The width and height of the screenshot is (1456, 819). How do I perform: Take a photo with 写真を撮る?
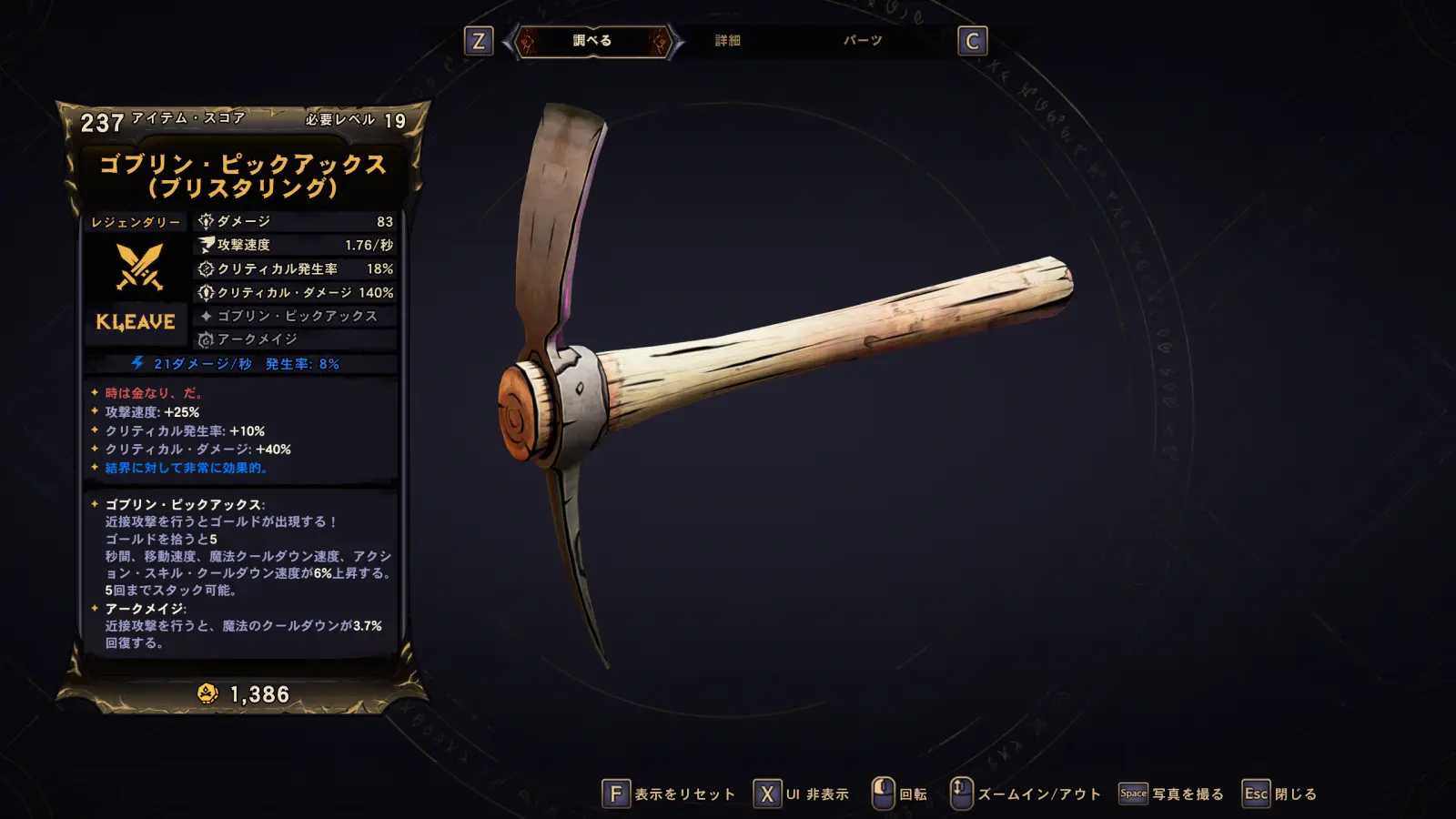(x=1171, y=794)
